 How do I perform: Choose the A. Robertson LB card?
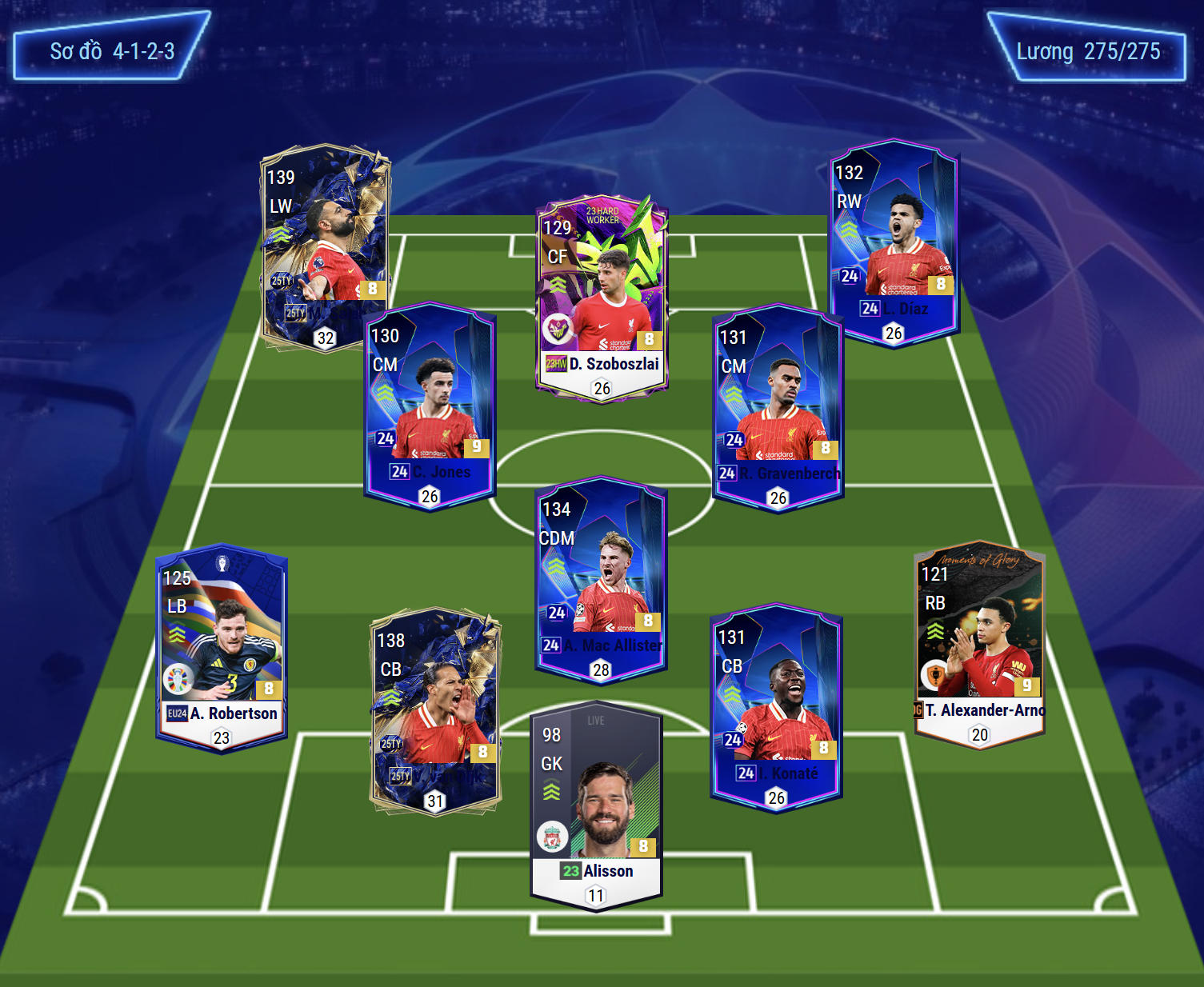(222, 649)
